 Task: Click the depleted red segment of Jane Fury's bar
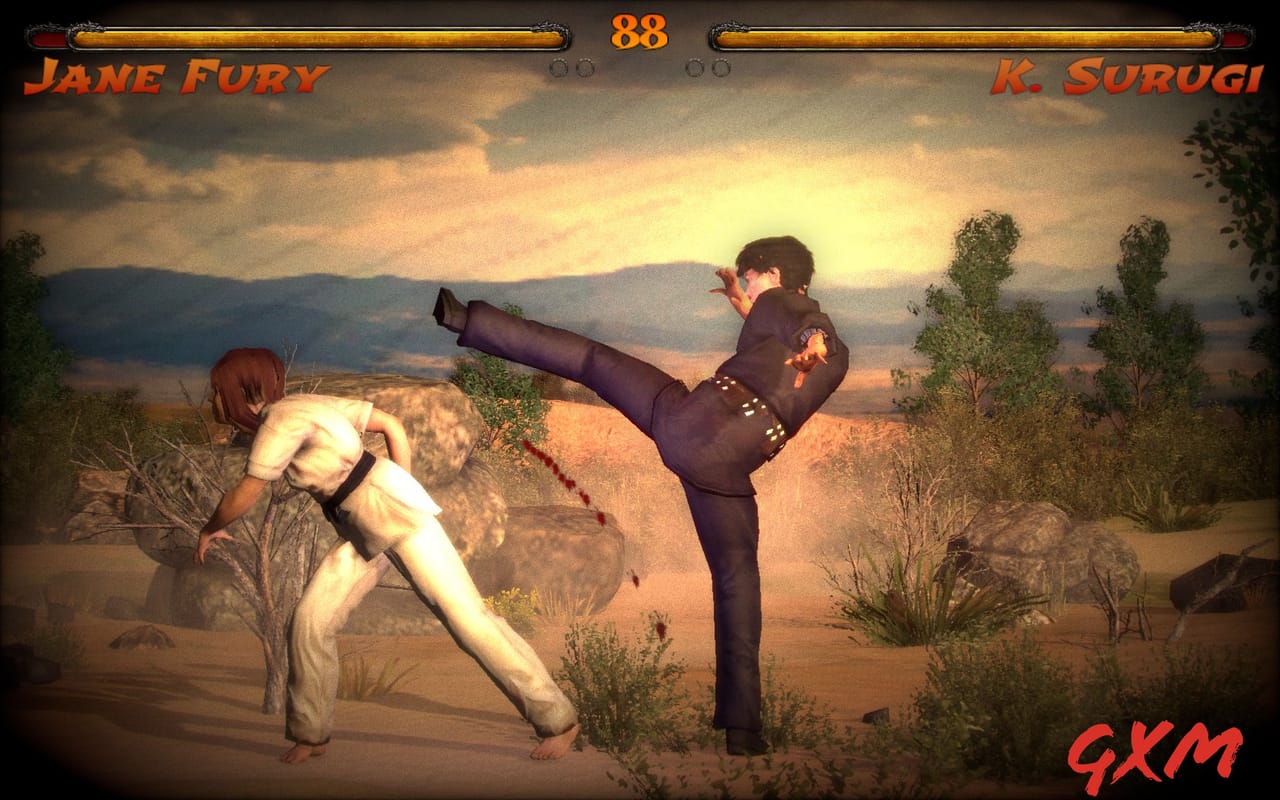pos(47,38)
